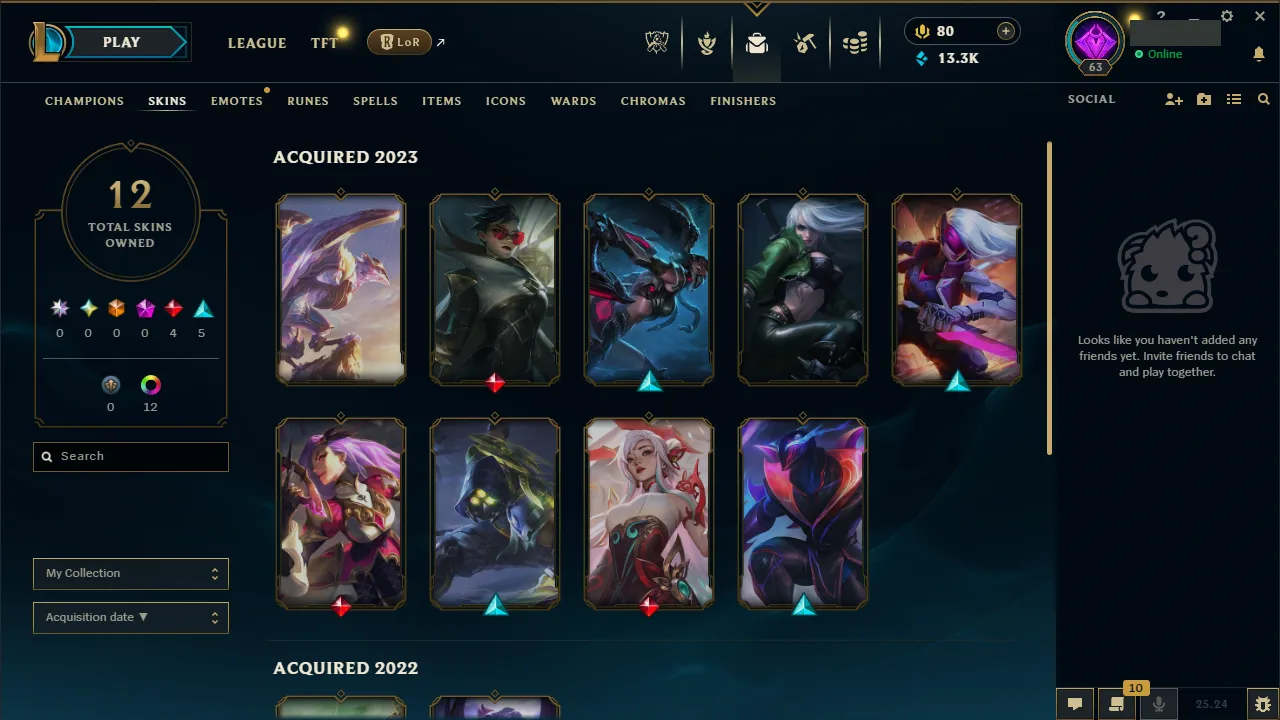Open Hextech crafting pickaxe icon

point(805,42)
